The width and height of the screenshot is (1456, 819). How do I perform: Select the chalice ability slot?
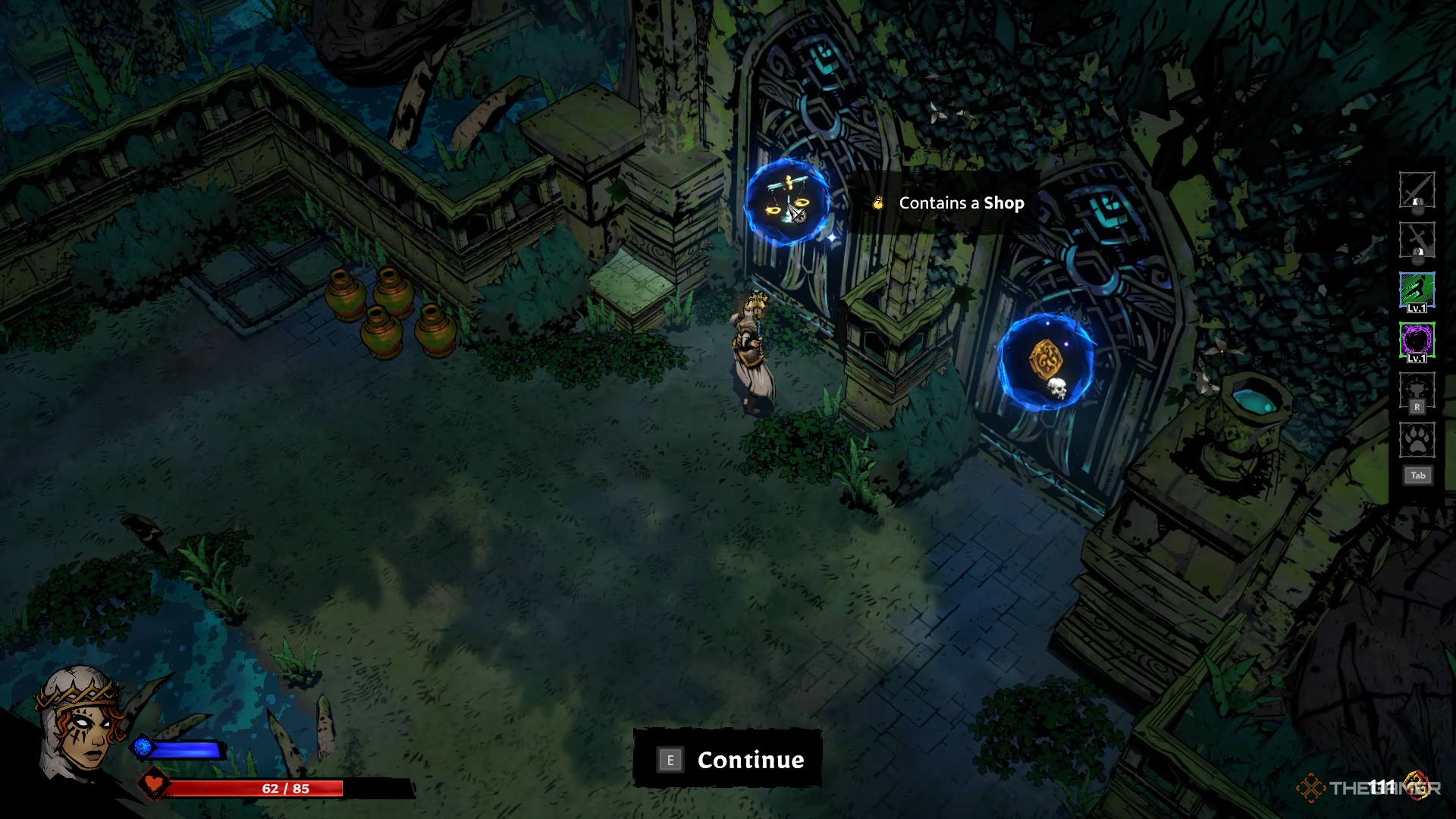1417,391
